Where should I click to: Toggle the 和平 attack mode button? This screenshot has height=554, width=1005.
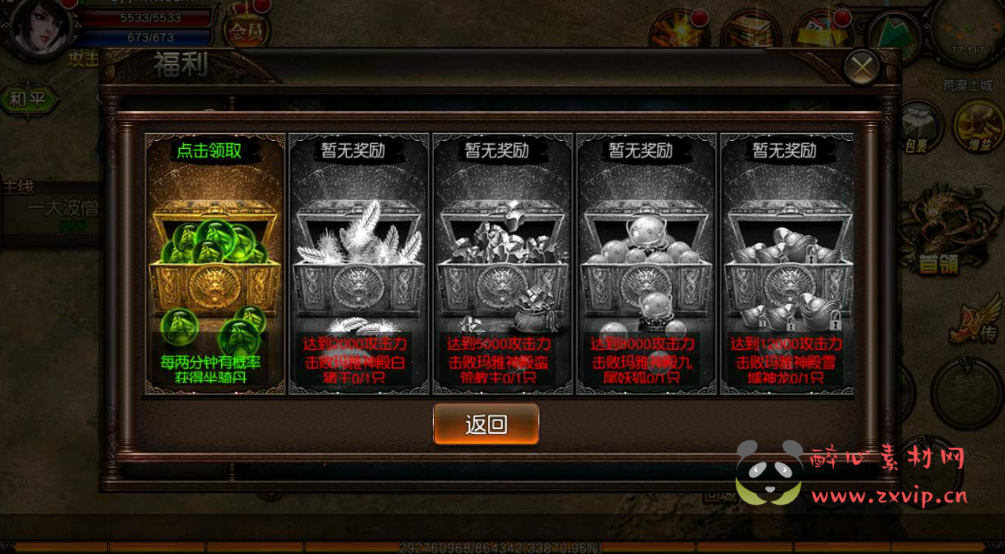27,99
